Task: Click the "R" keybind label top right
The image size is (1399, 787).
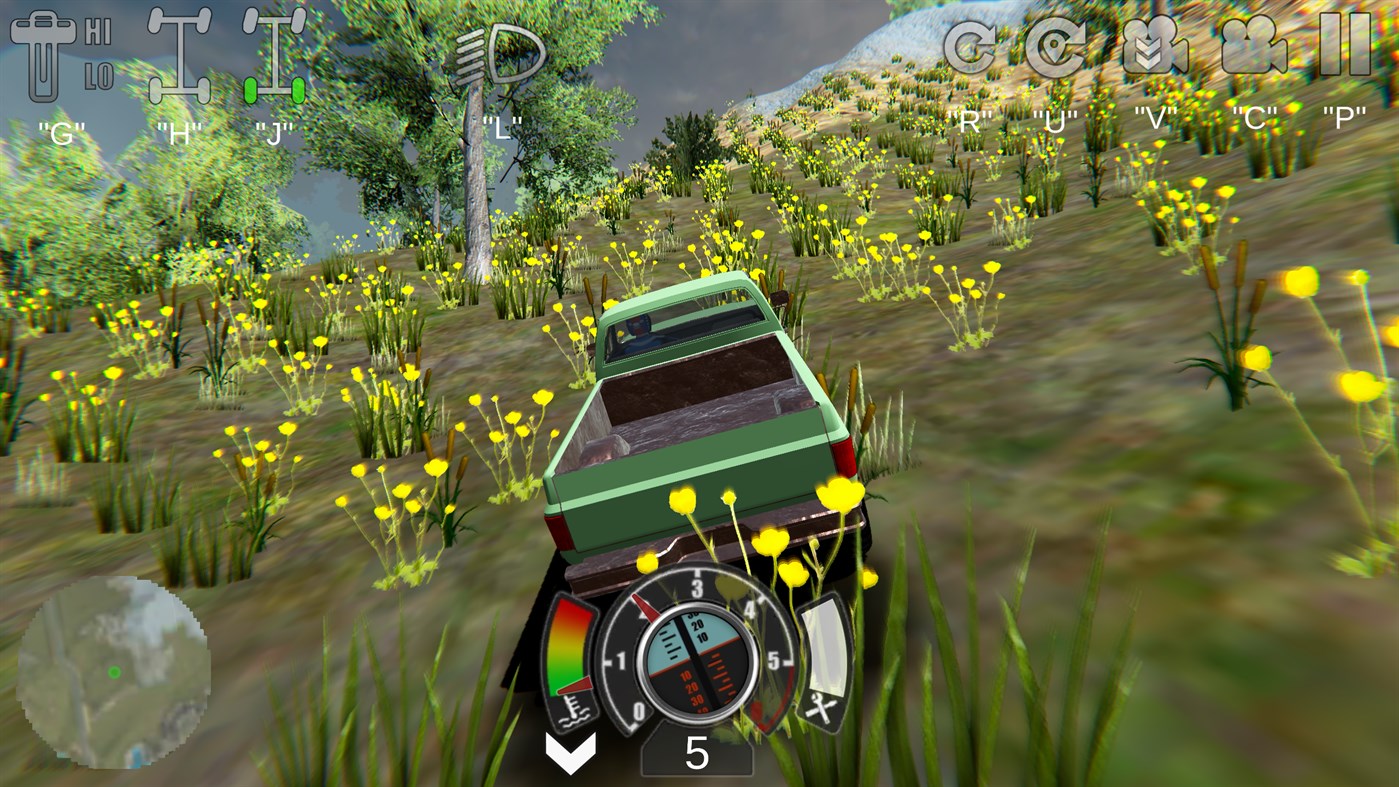Action: click(969, 119)
